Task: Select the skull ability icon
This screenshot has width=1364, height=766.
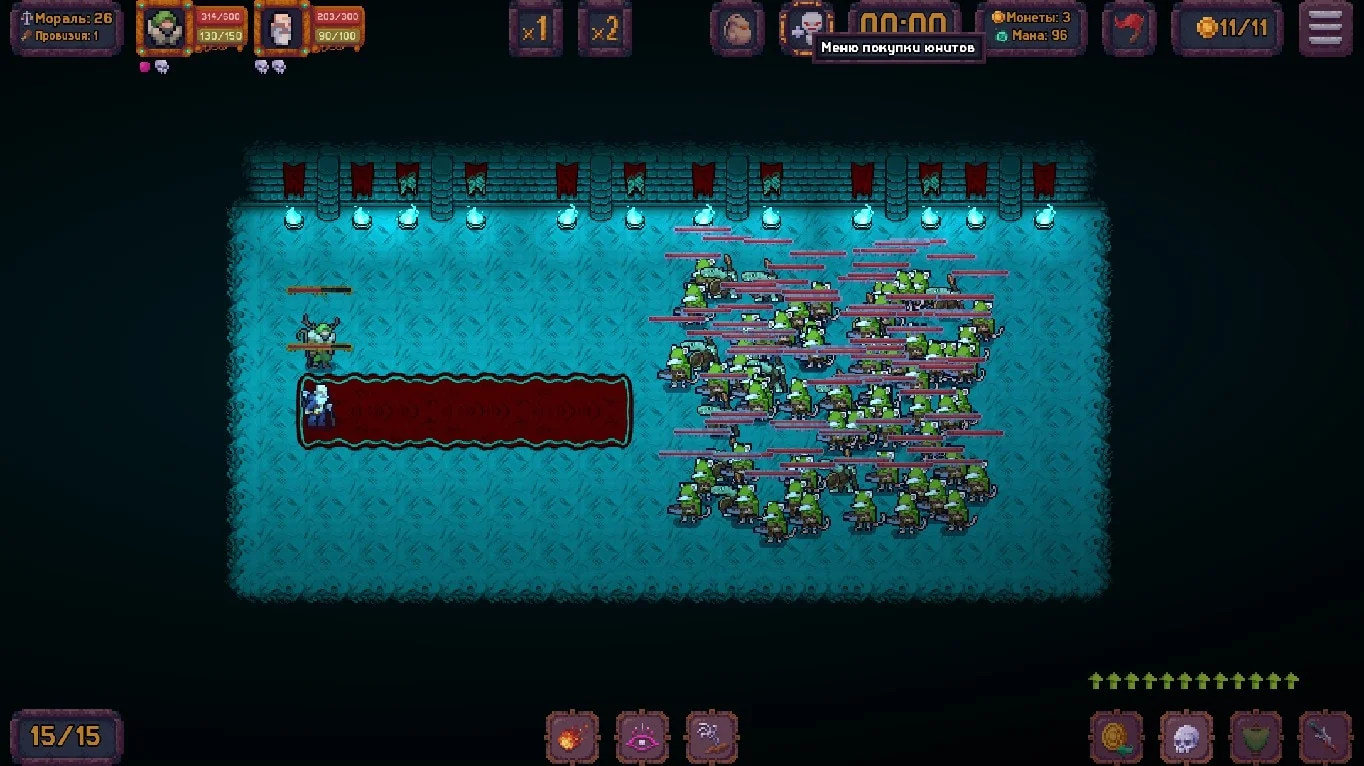Action: [1186, 738]
